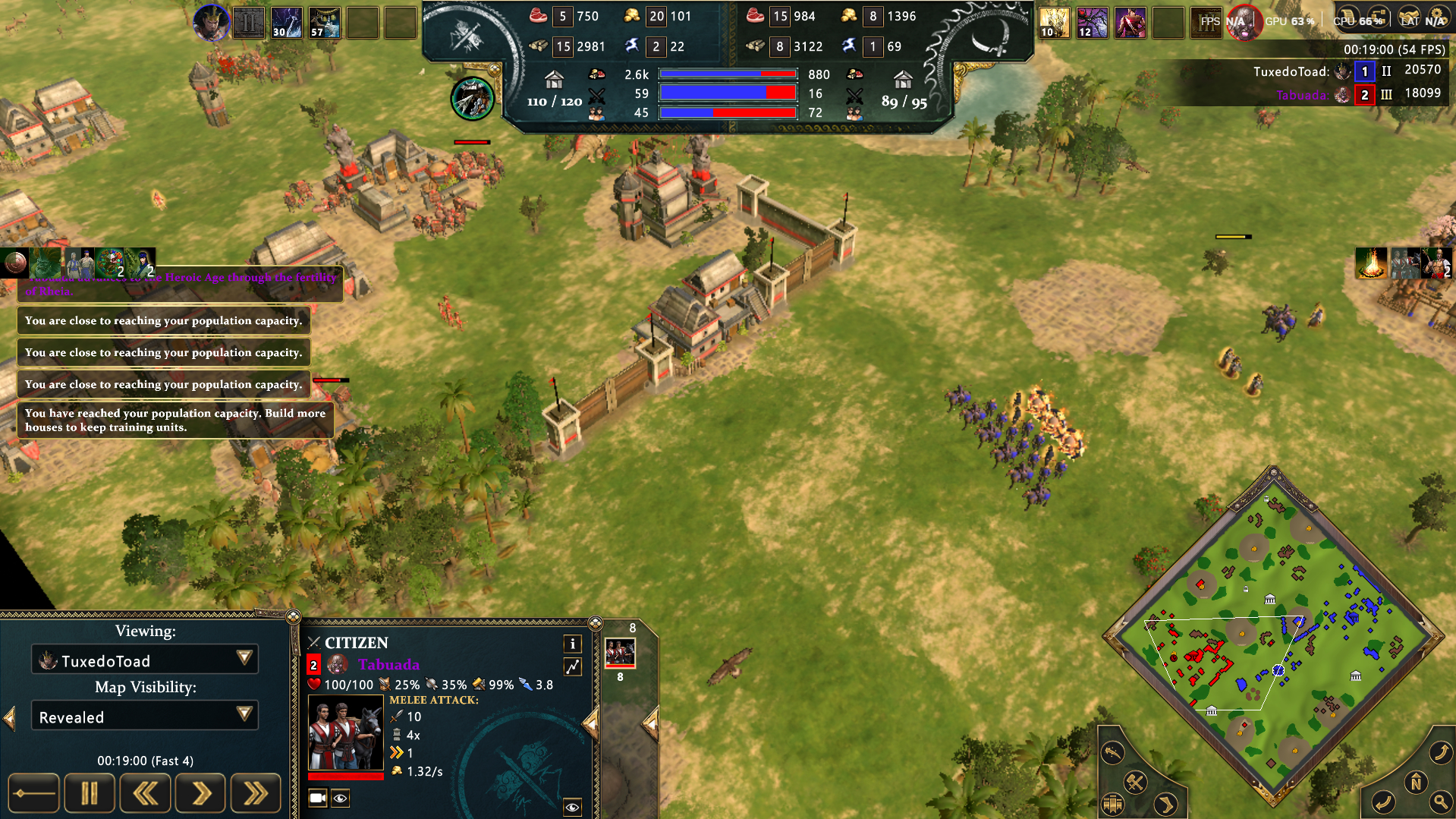Click the hammer economy minimap filter
The height and width of the screenshot is (819, 1456).
pyautogui.click(x=1135, y=783)
